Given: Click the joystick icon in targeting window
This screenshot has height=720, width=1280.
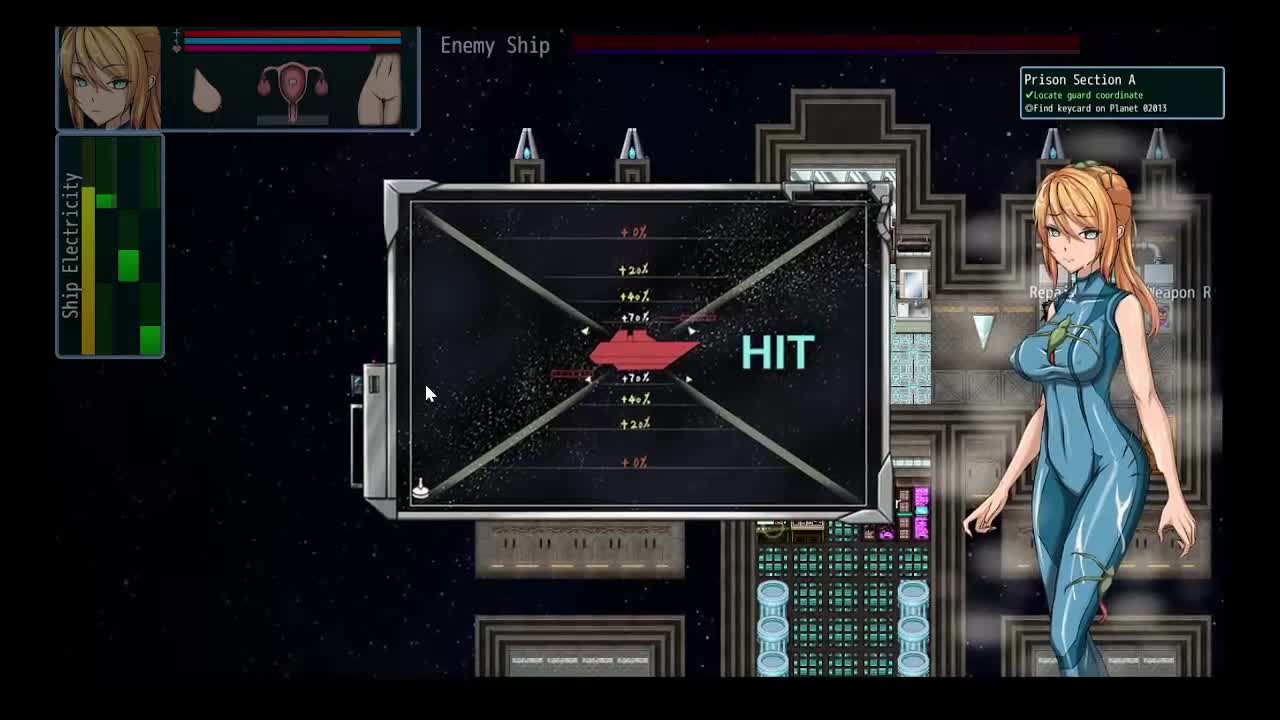Looking at the screenshot, I should coord(421,488).
